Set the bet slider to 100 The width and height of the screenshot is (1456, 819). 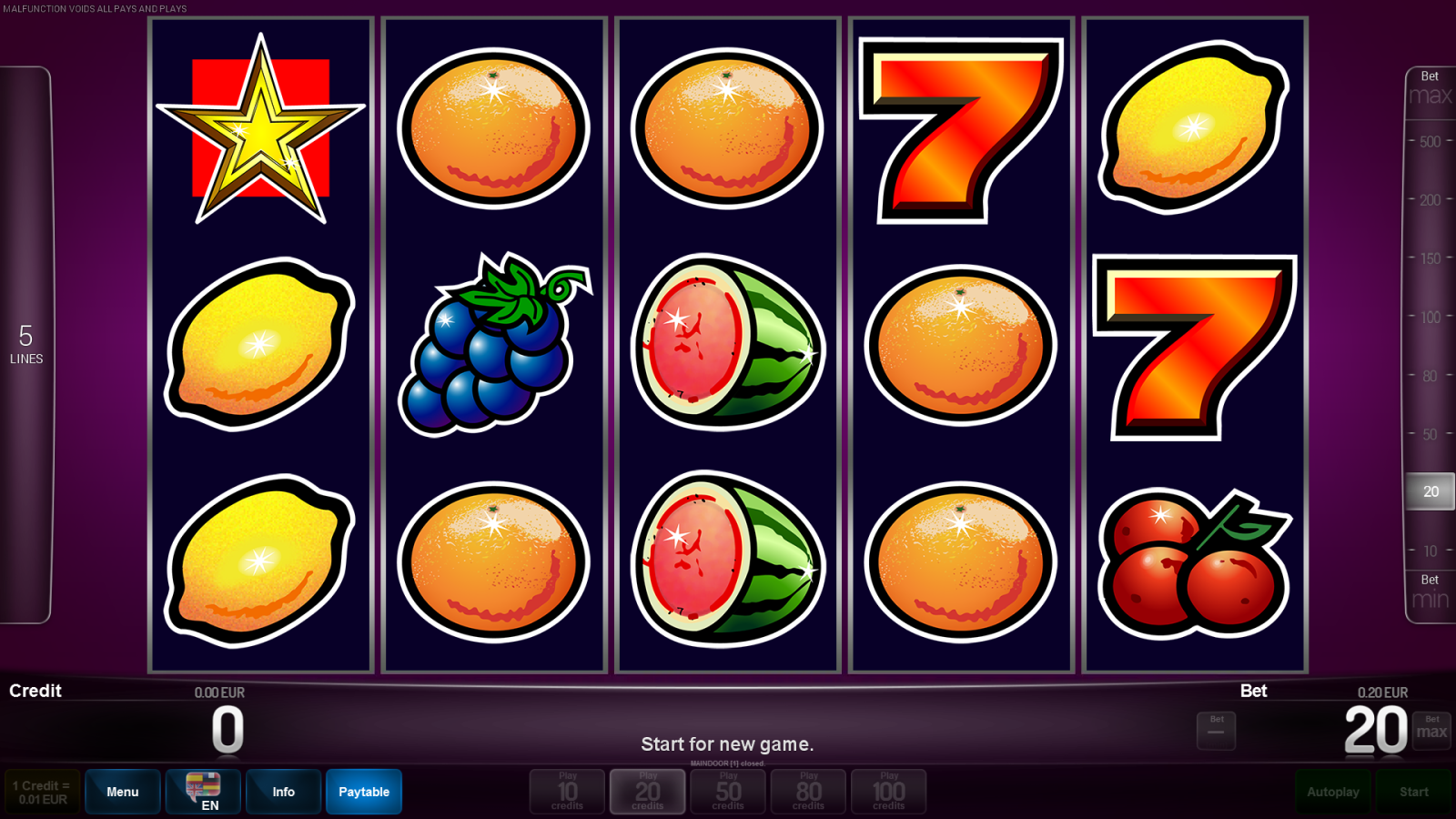click(1430, 318)
